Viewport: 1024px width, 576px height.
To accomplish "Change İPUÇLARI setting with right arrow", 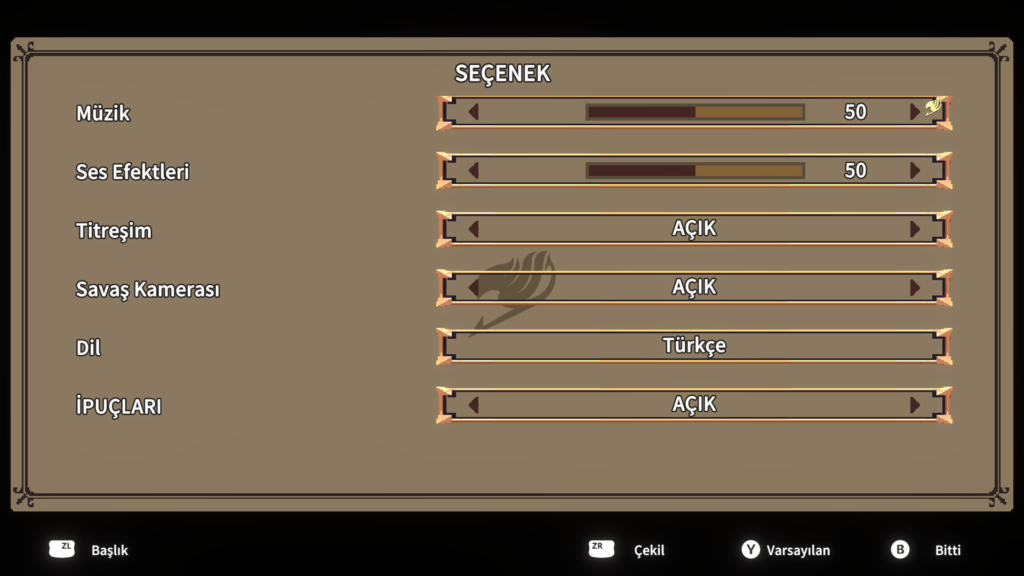I will [914, 405].
